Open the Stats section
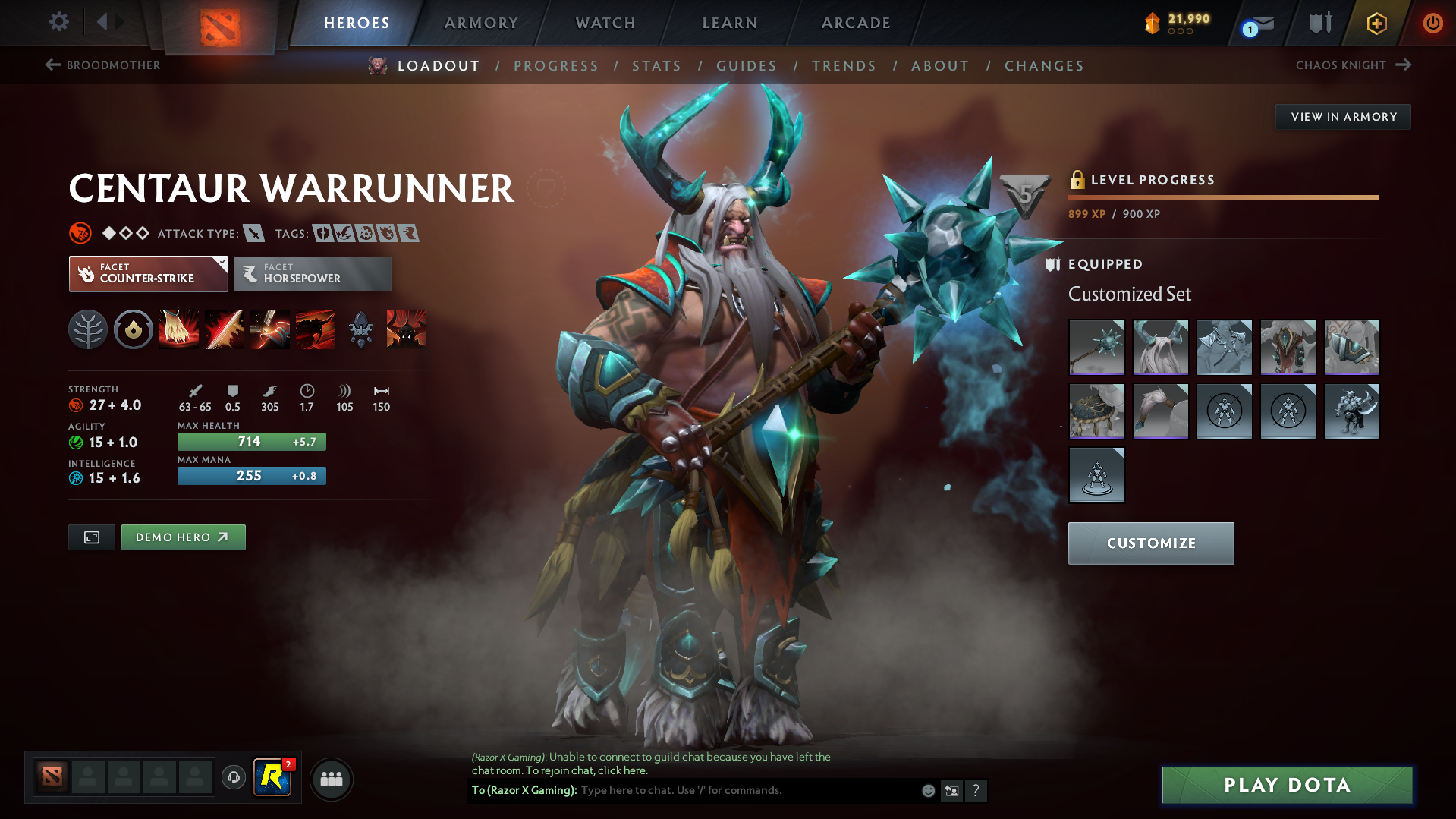Image resolution: width=1456 pixels, height=819 pixels. tap(656, 66)
